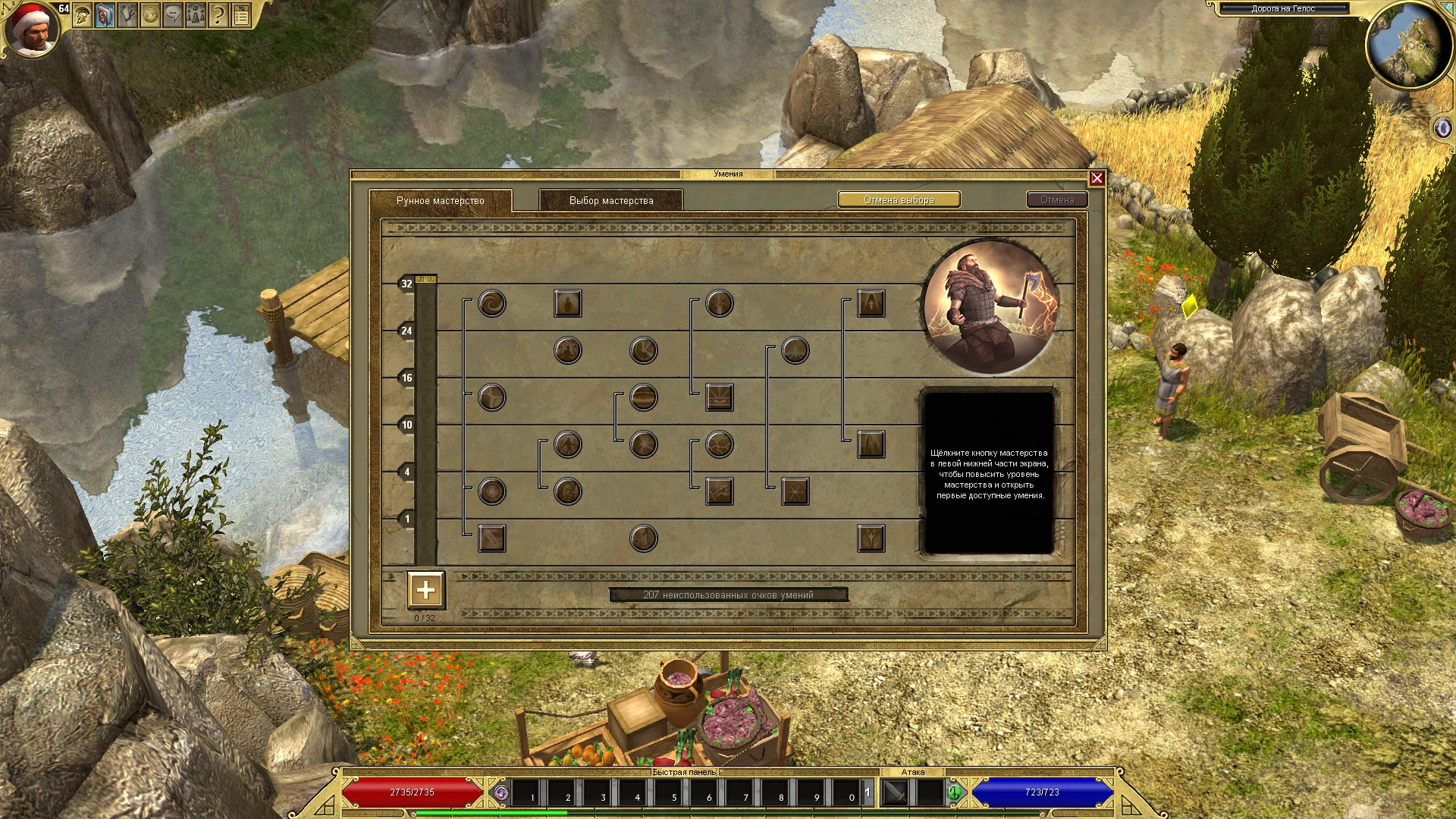1456x819 pixels.
Task: Click the TQ log icon in the toolbar
Action: pos(240,14)
